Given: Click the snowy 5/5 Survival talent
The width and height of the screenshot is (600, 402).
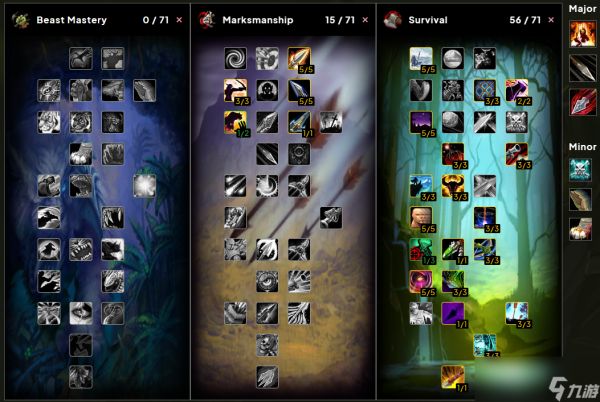Looking at the screenshot, I should [x=421, y=59].
